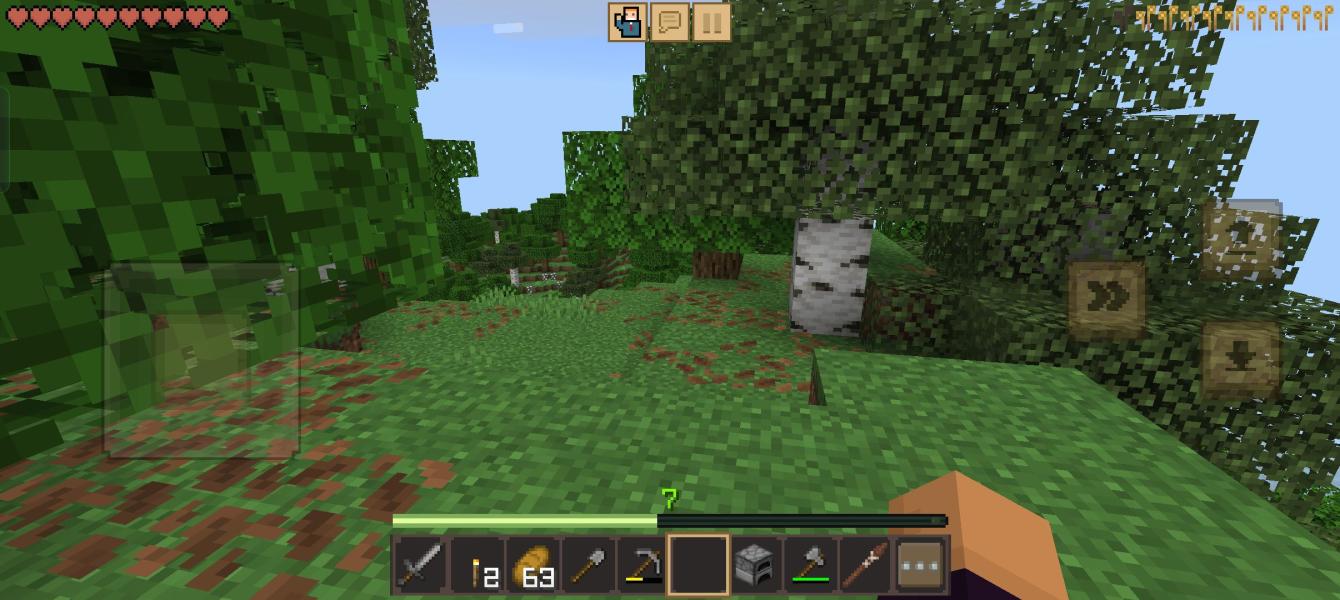Select the stone sword hotbar slot
Screen dimensions: 1340x600
tap(419, 567)
